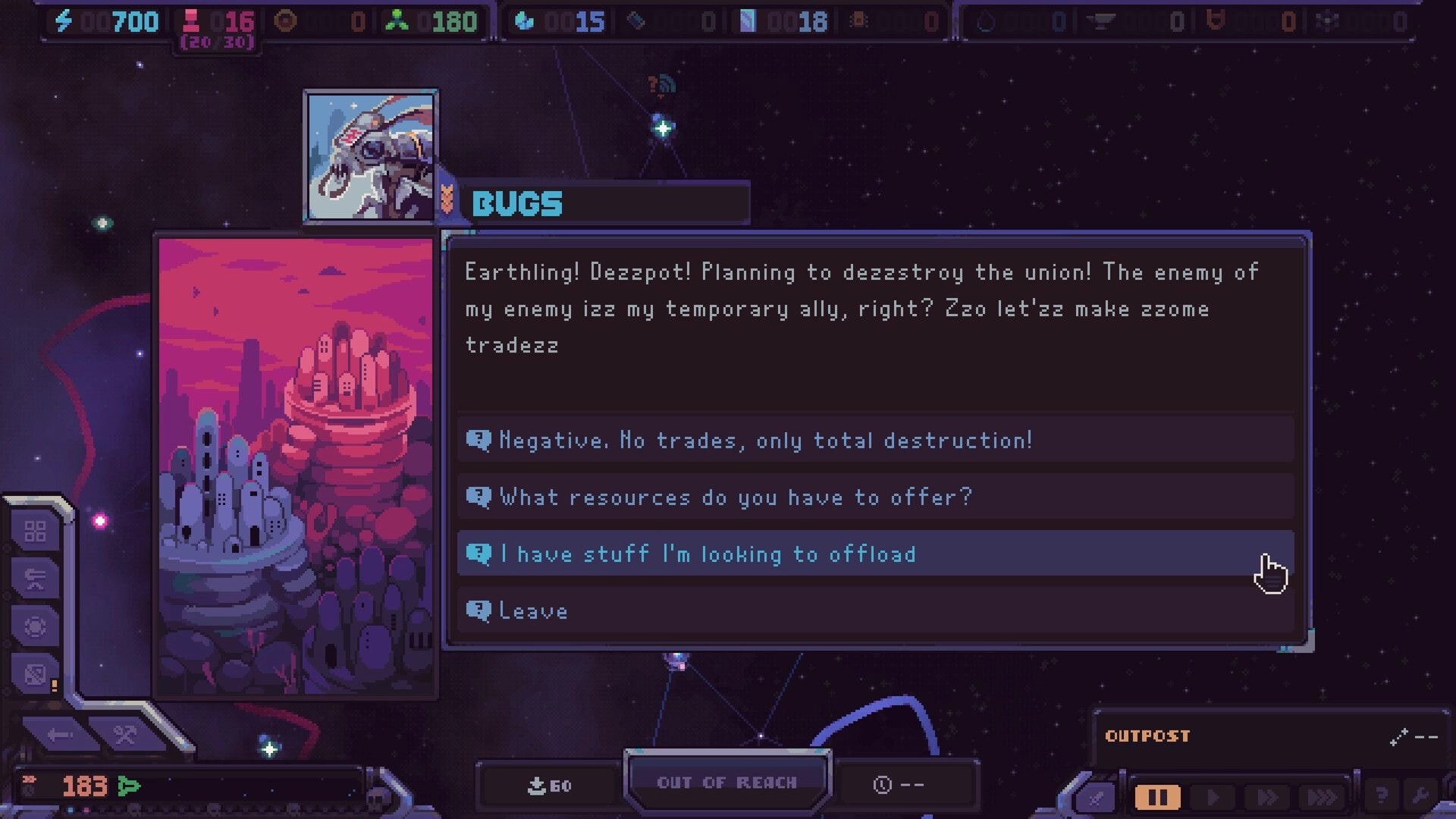Click the clock timer indicator at screen bottom

tap(907, 786)
